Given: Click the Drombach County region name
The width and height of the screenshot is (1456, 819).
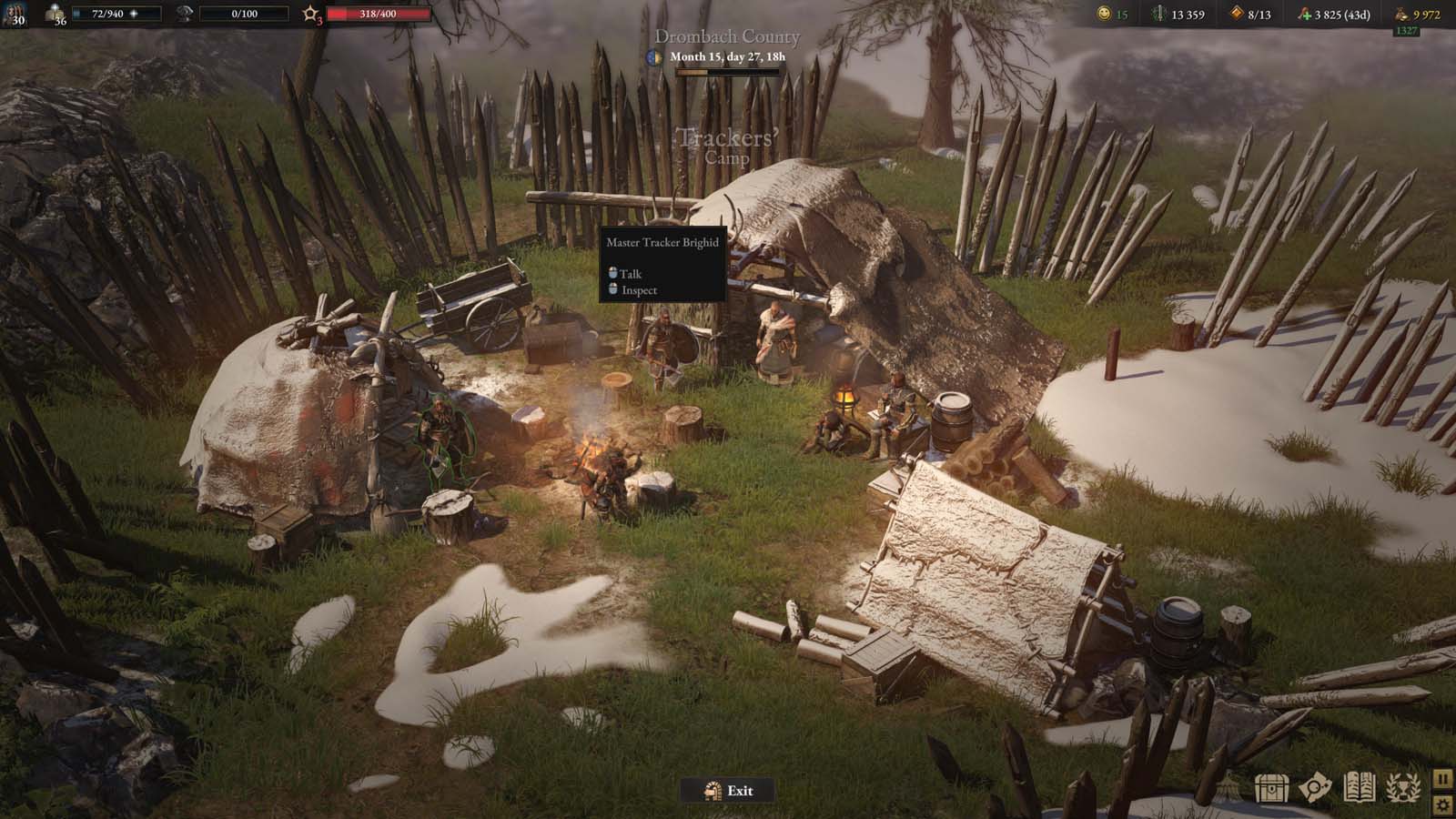Looking at the screenshot, I should pyautogui.click(x=728, y=38).
